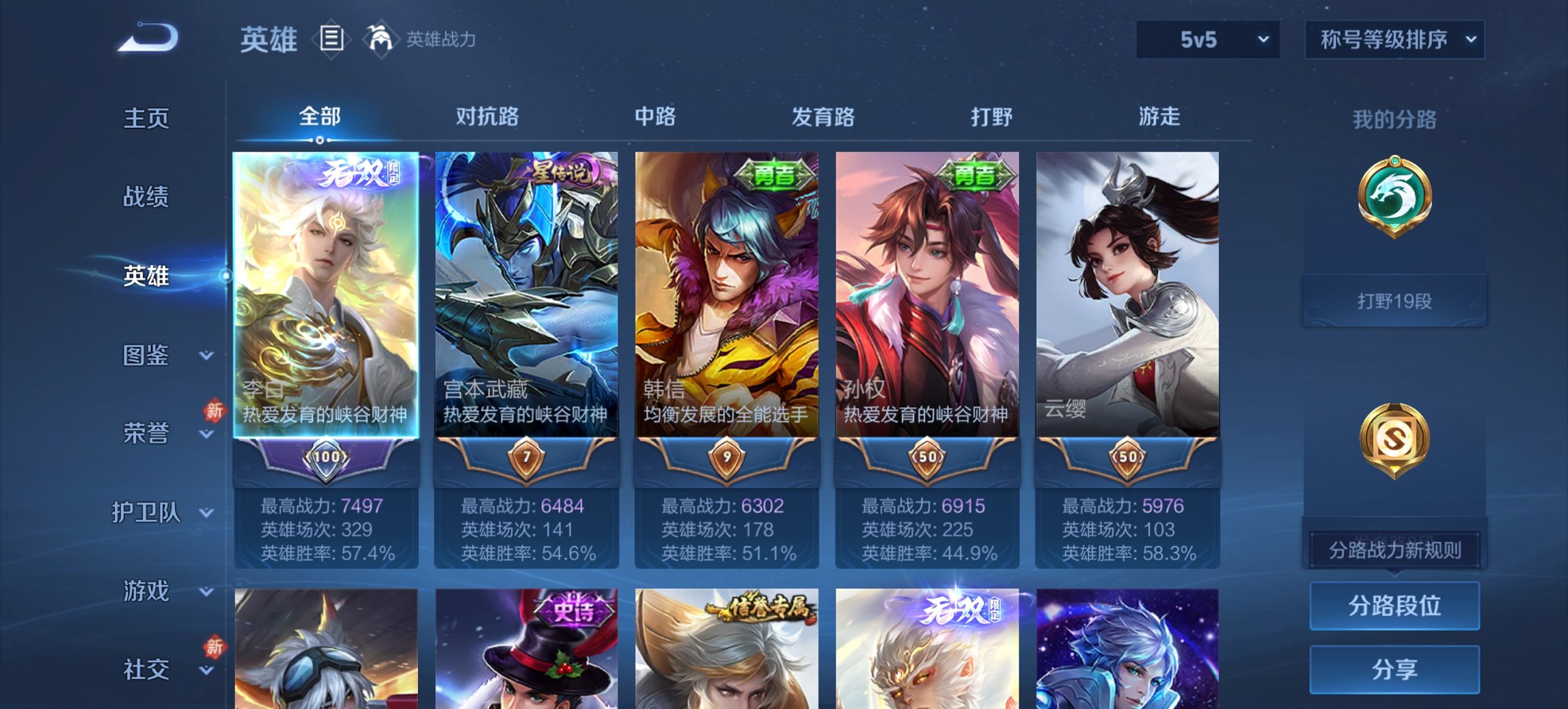Image resolution: width=1568 pixels, height=709 pixels.
Task: Open the hero list icon beside 英雄 title
Action: (331, 39)
